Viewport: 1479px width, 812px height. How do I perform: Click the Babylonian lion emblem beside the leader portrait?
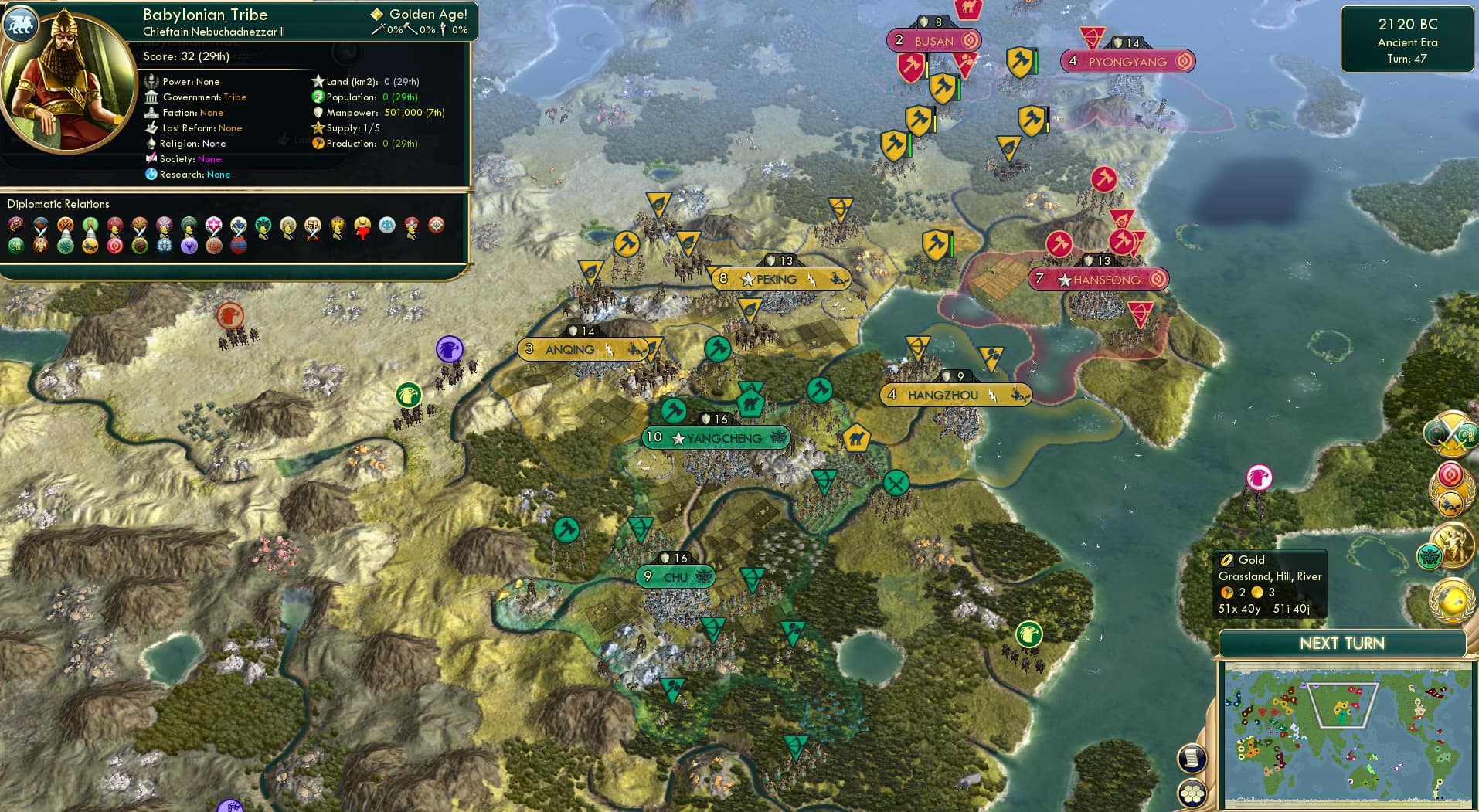21,24
